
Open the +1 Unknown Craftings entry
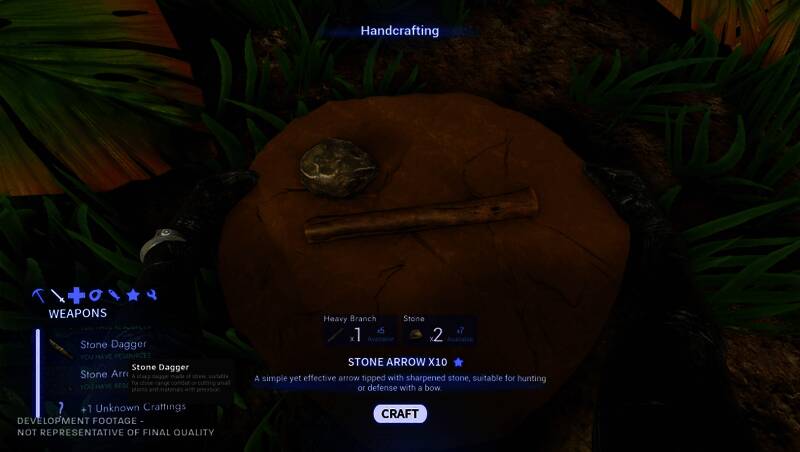click(x=133, y=407)
